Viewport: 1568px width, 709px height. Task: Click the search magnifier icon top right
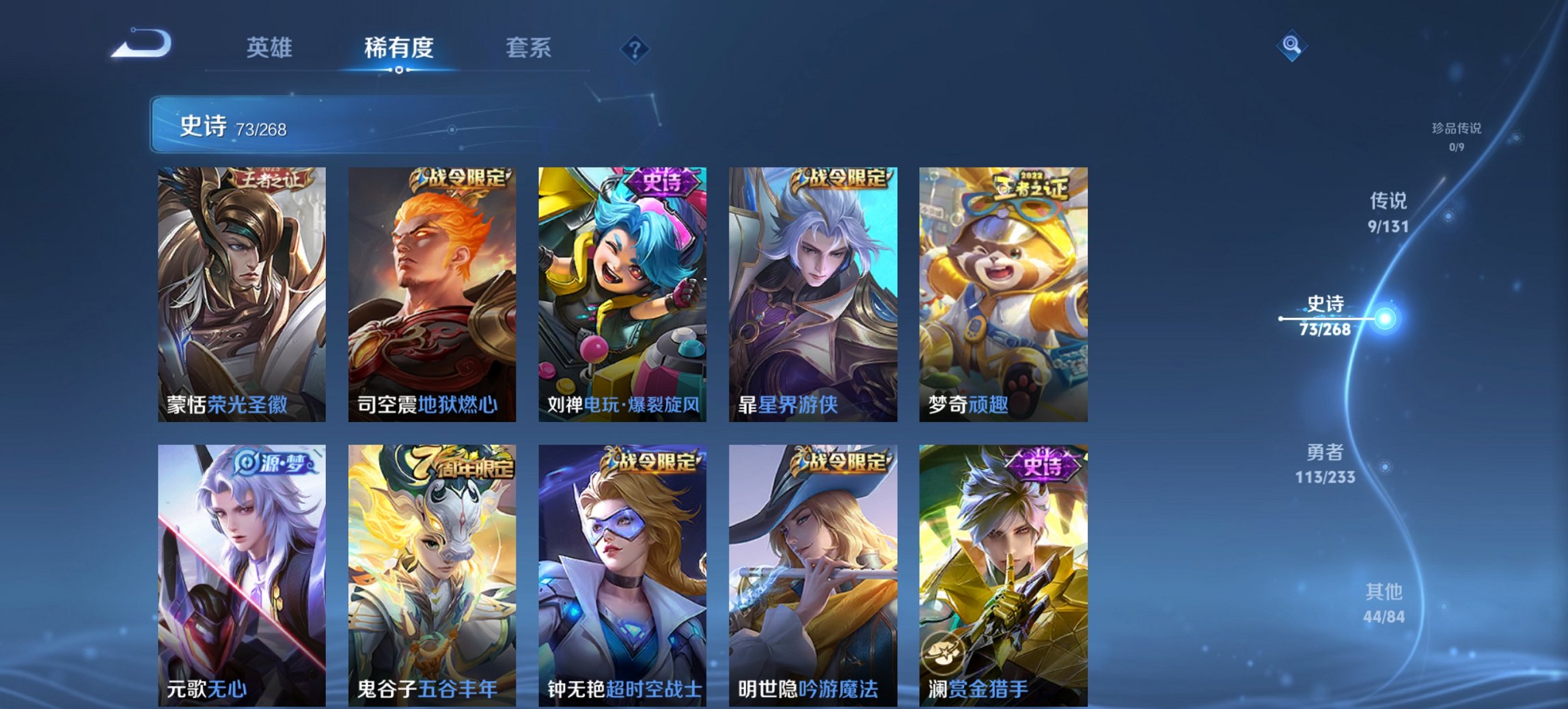[x=1291, y=46]
